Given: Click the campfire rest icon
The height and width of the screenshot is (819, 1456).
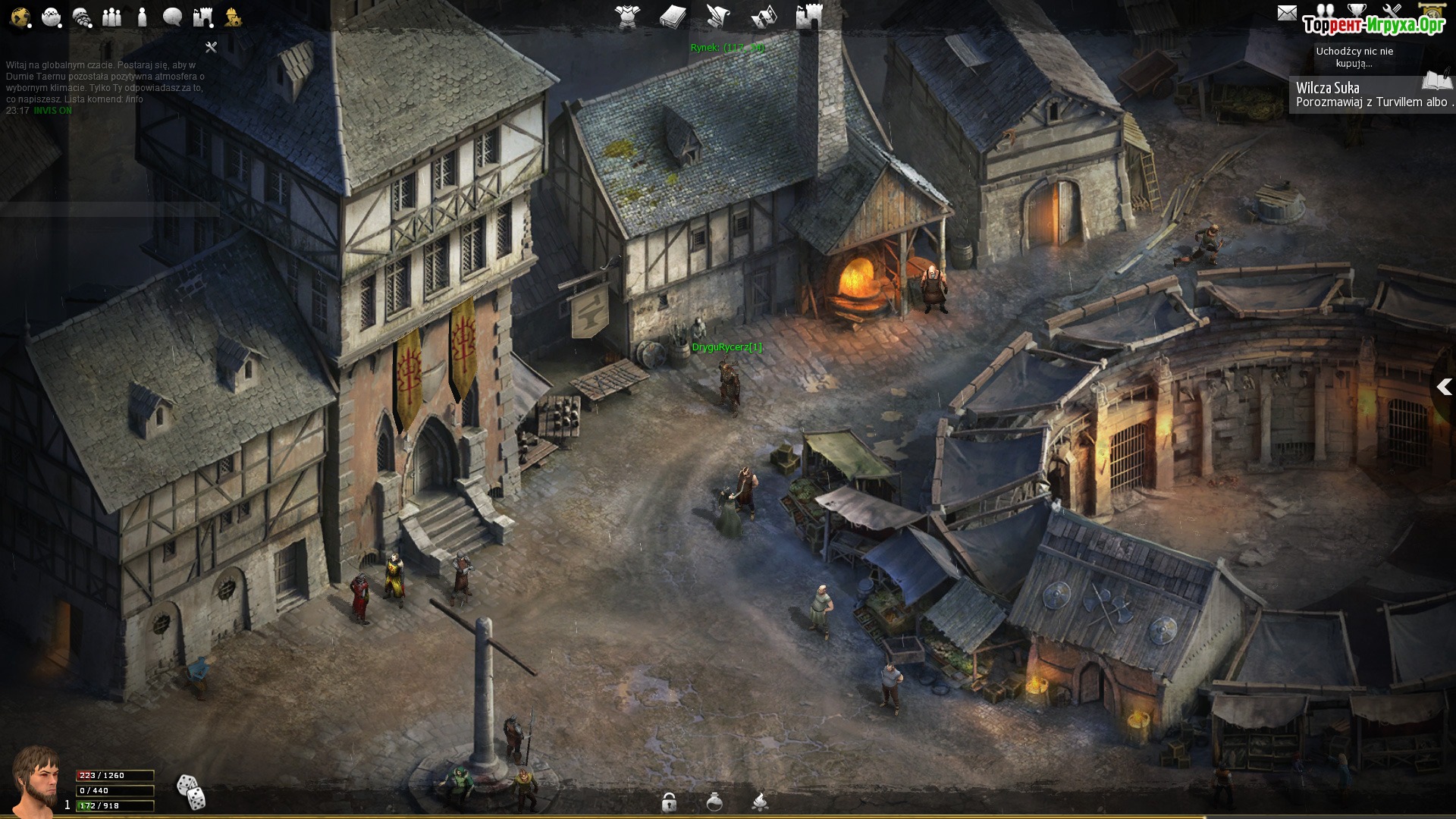Looking at the screenshot, I should [x=760, y=802].
